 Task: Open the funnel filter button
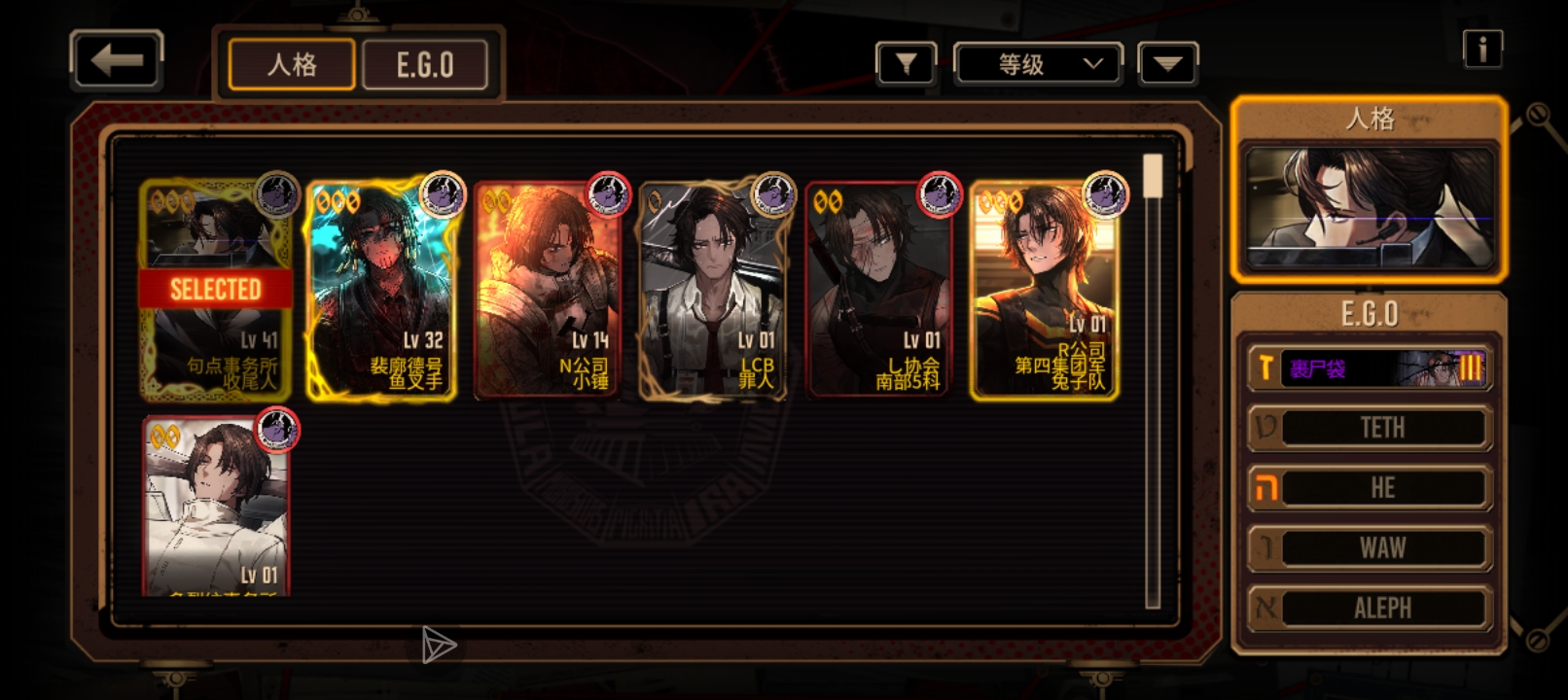906,65
